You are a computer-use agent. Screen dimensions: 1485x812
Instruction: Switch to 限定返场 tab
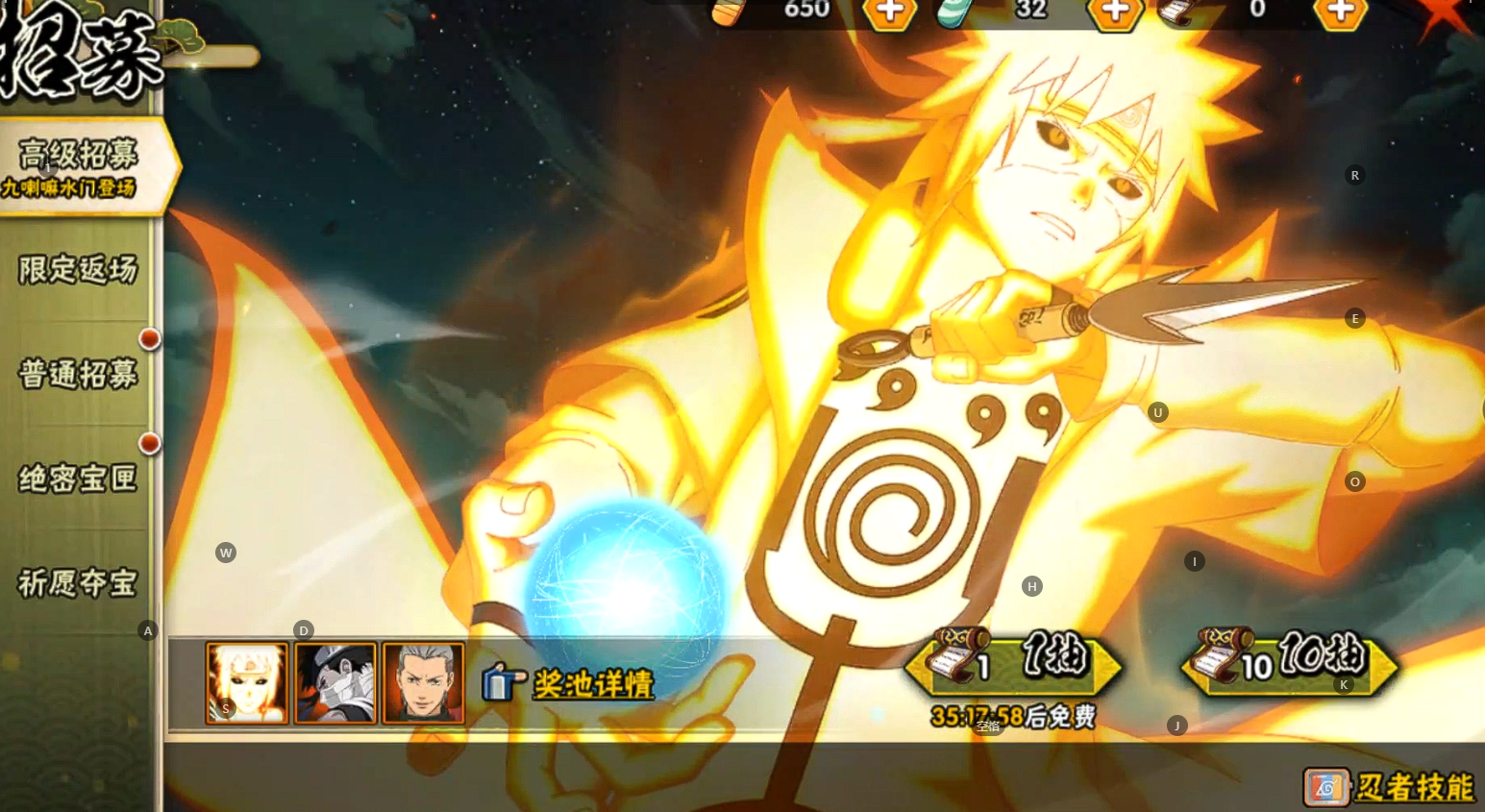[x=79, y=270]
